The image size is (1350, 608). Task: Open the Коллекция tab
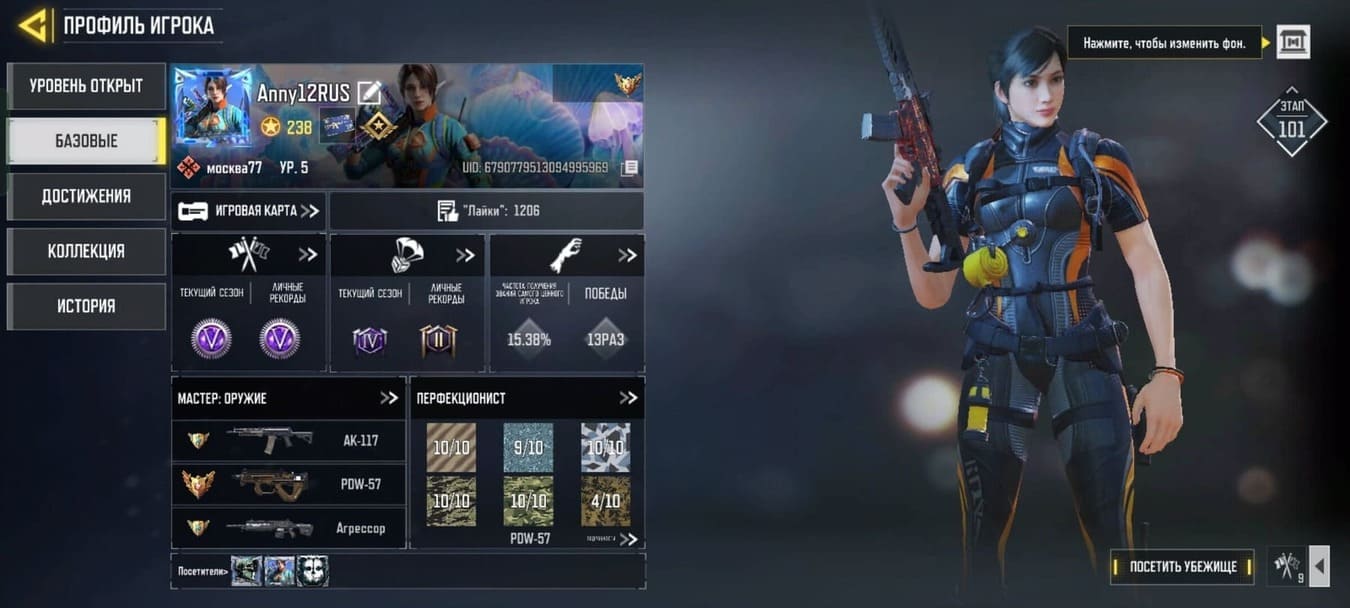(86, 251)
